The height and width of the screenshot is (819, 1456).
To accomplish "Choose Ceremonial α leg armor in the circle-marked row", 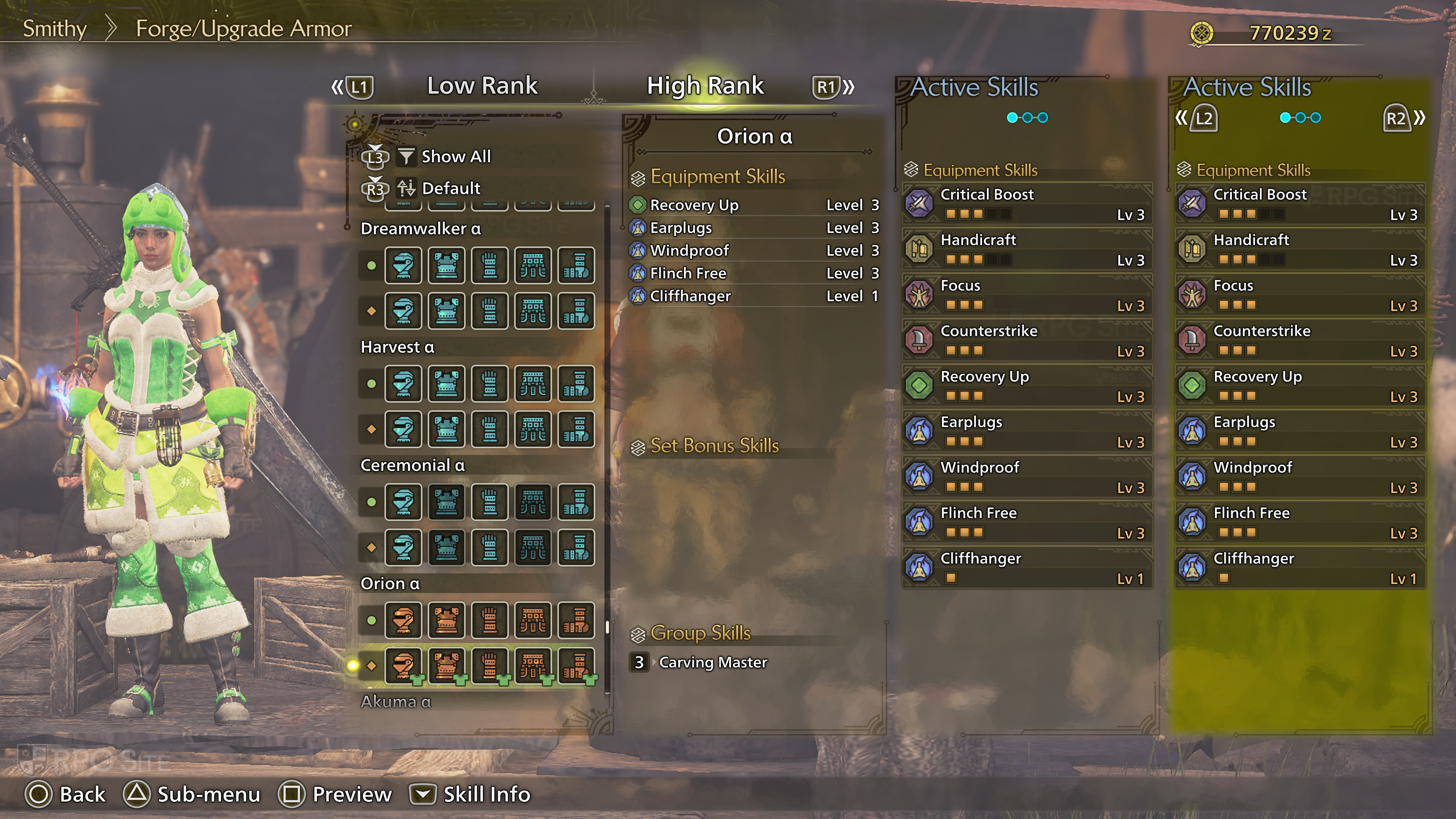I will (576, 501).
